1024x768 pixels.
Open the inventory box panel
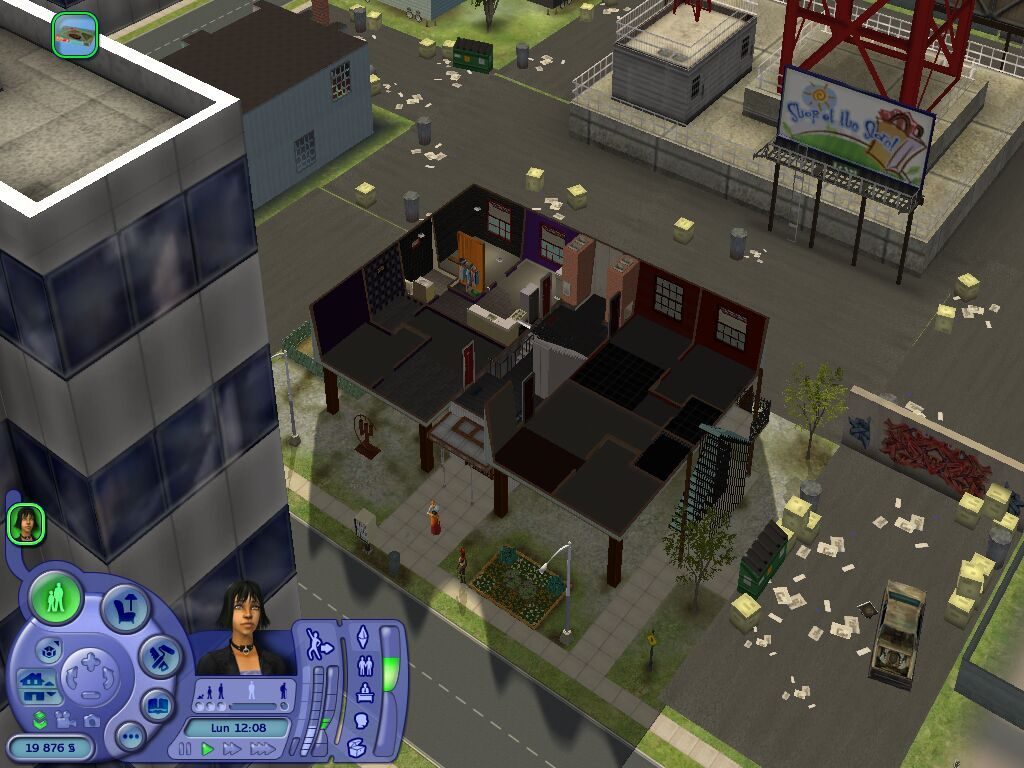pos(358,746)
